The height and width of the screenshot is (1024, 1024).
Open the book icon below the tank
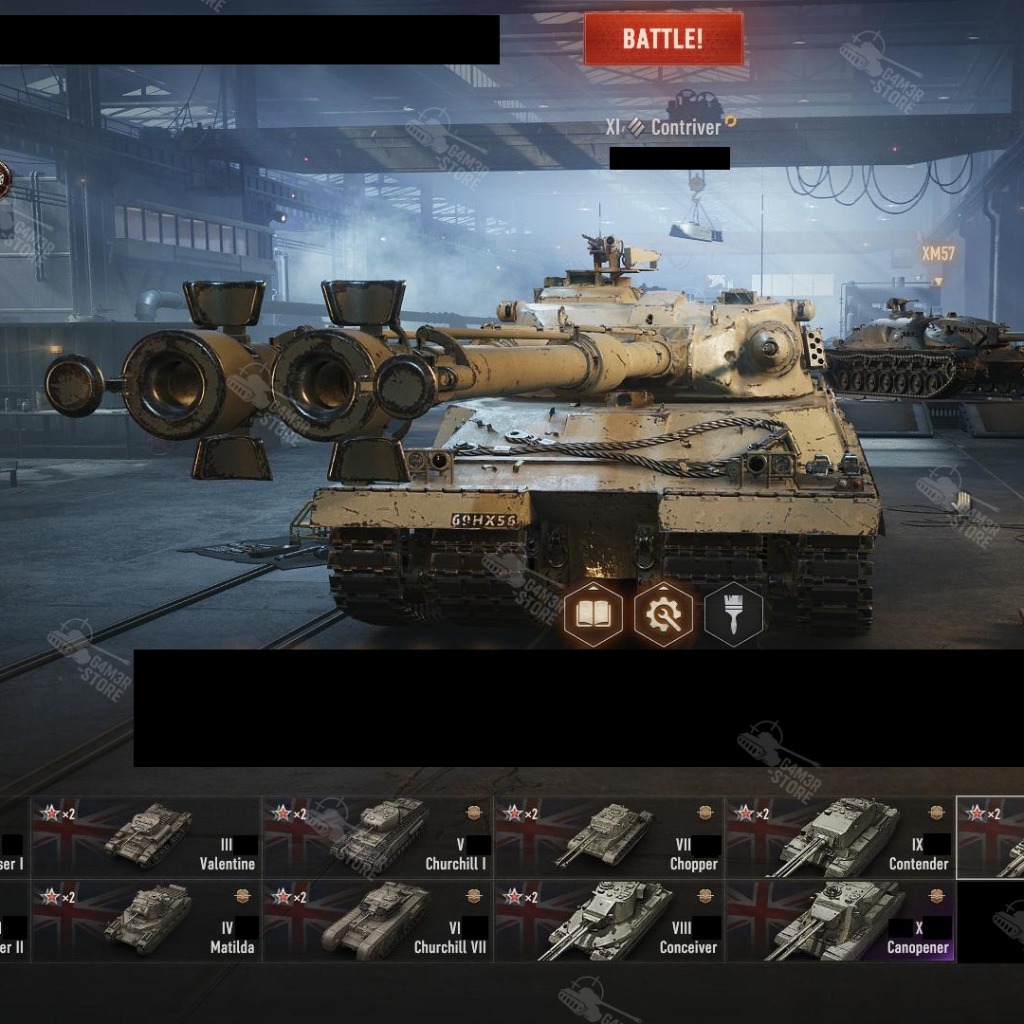pyautogui.click(x=593, y=614)
